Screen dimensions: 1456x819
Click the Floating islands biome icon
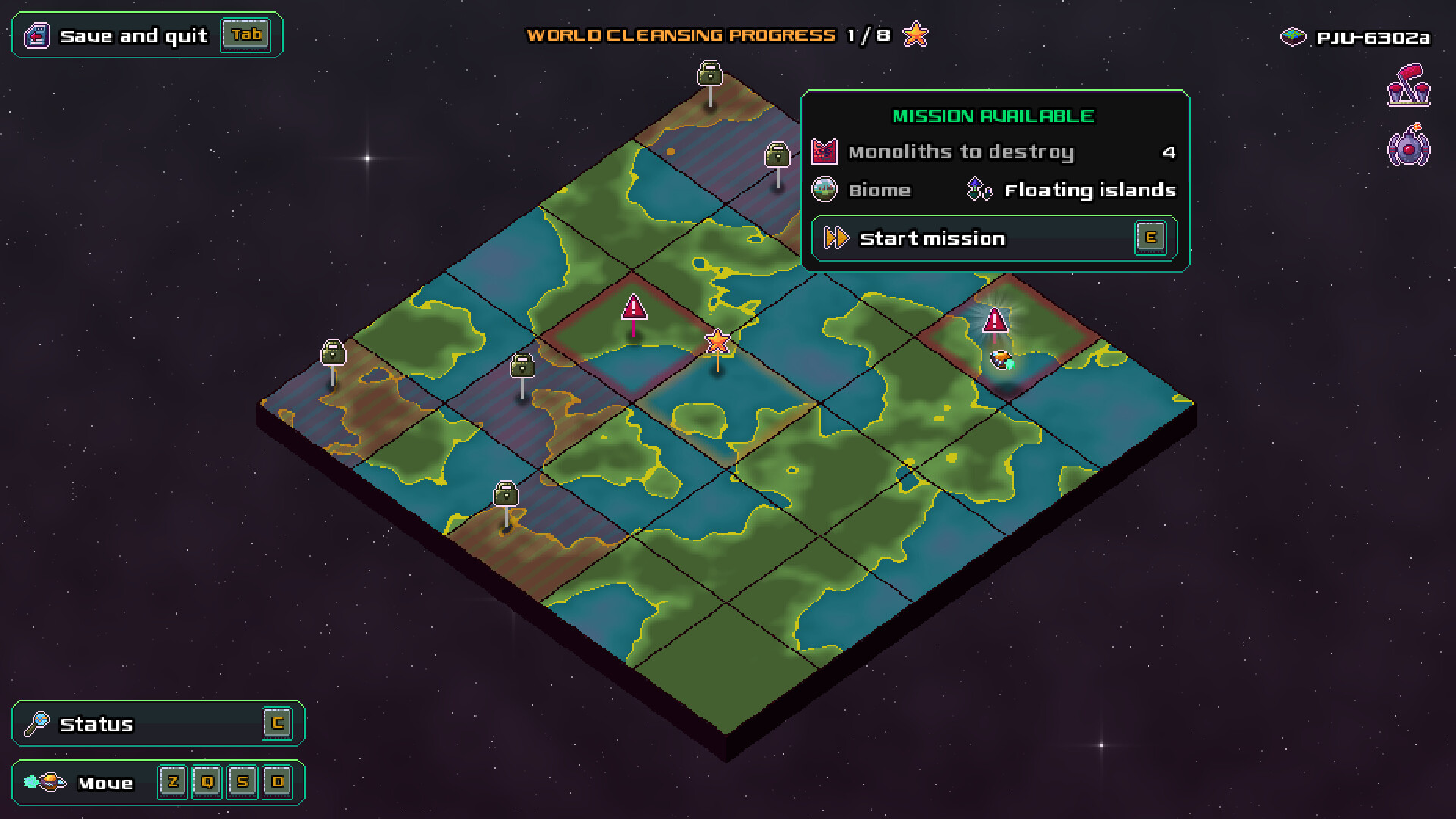tap(978, 189)
